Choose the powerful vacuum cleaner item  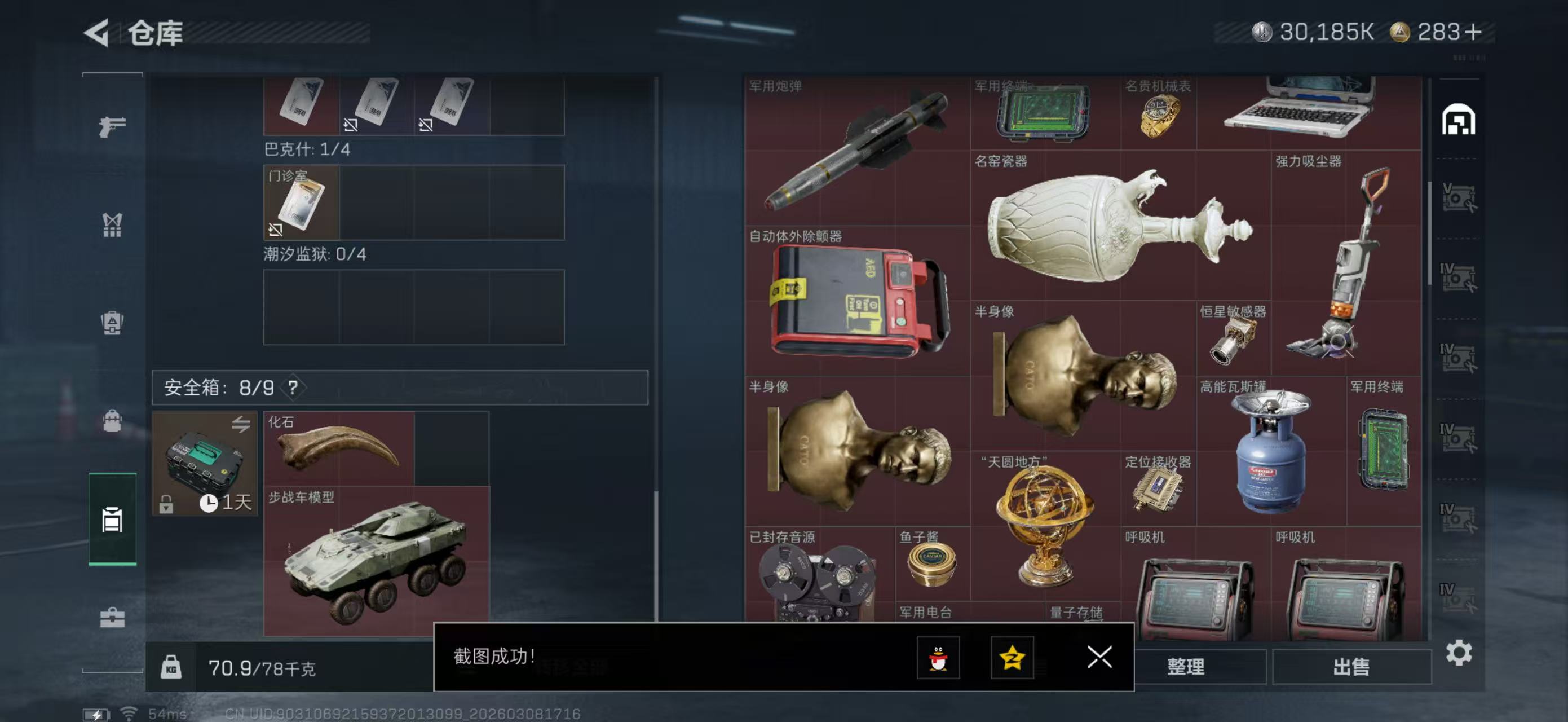click(x=1345, y=262)
